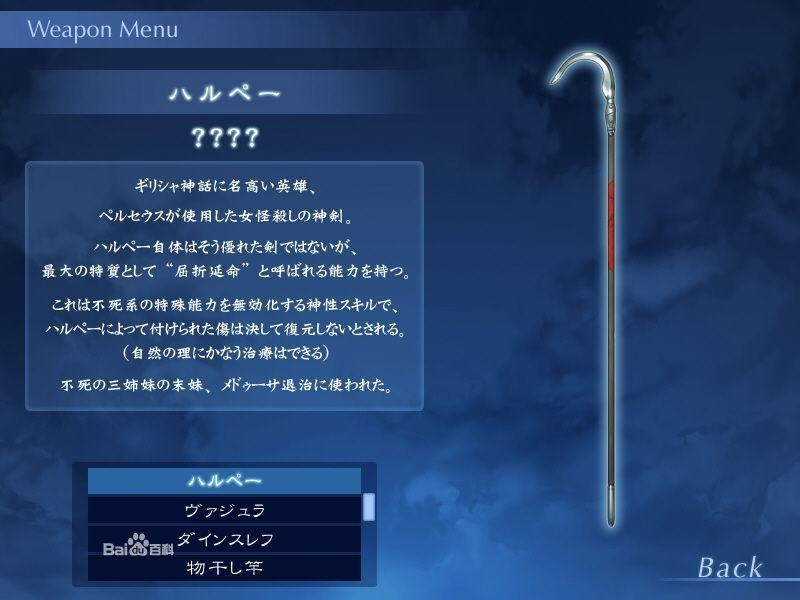The width and height of the screenshot is (800, 600).
Task: Click the Back button
Action: click(730, 568)
